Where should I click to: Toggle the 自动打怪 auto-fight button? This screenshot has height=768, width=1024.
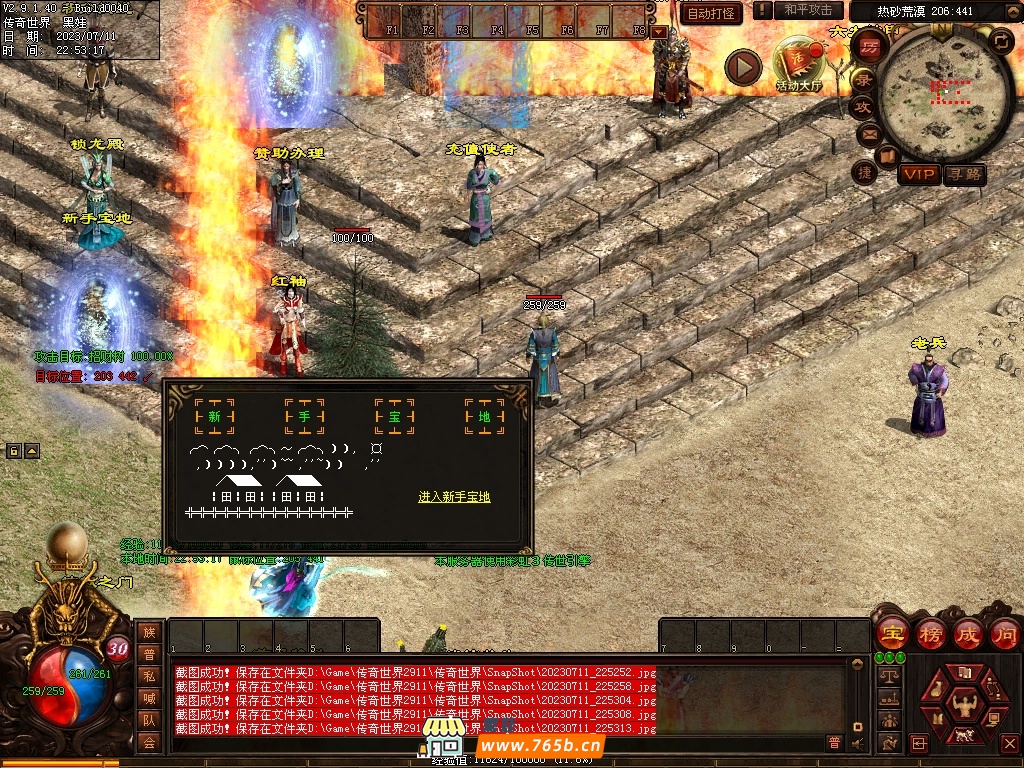pos(711,13)
